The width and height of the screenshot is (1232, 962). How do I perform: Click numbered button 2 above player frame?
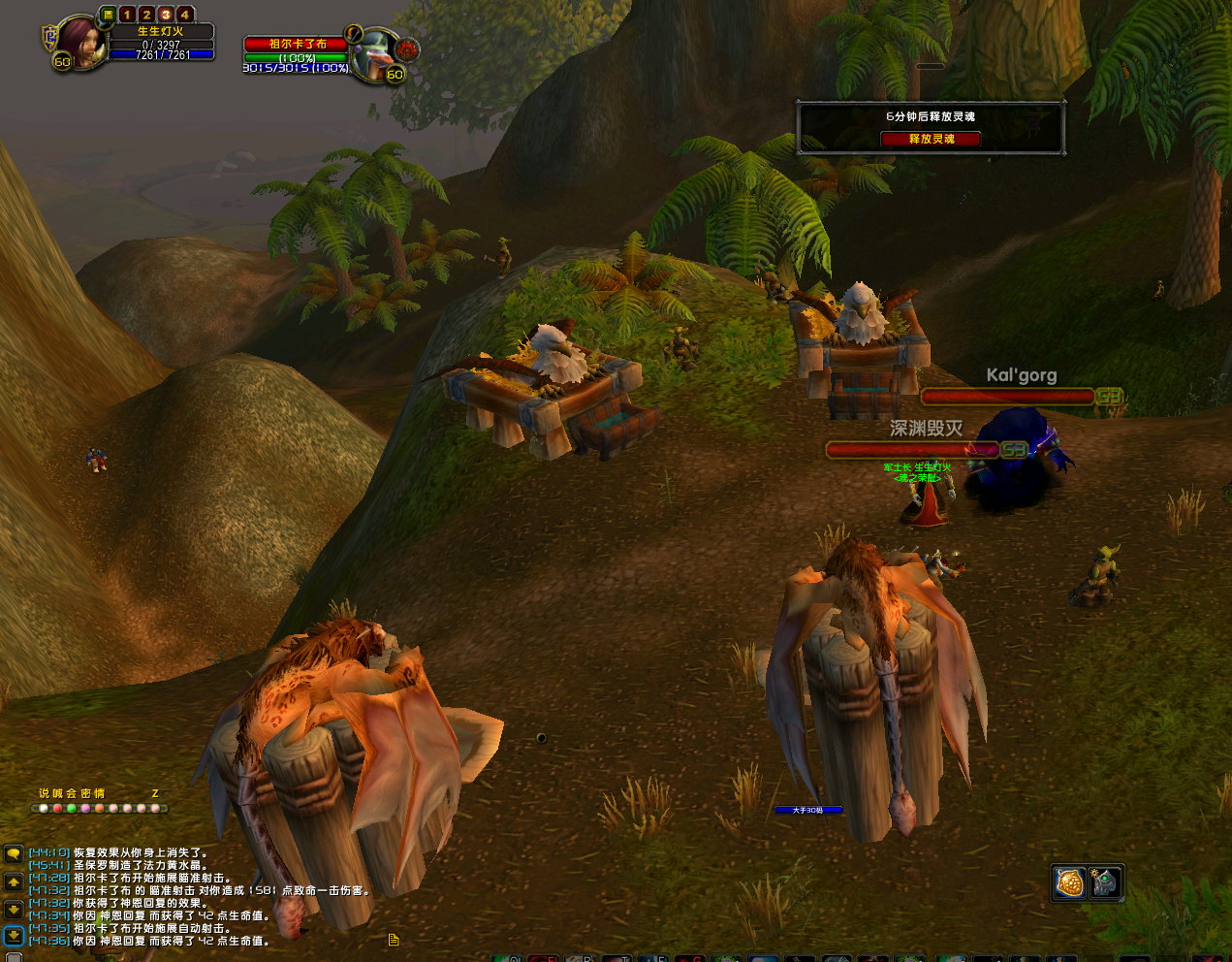[x=146, y=15]
